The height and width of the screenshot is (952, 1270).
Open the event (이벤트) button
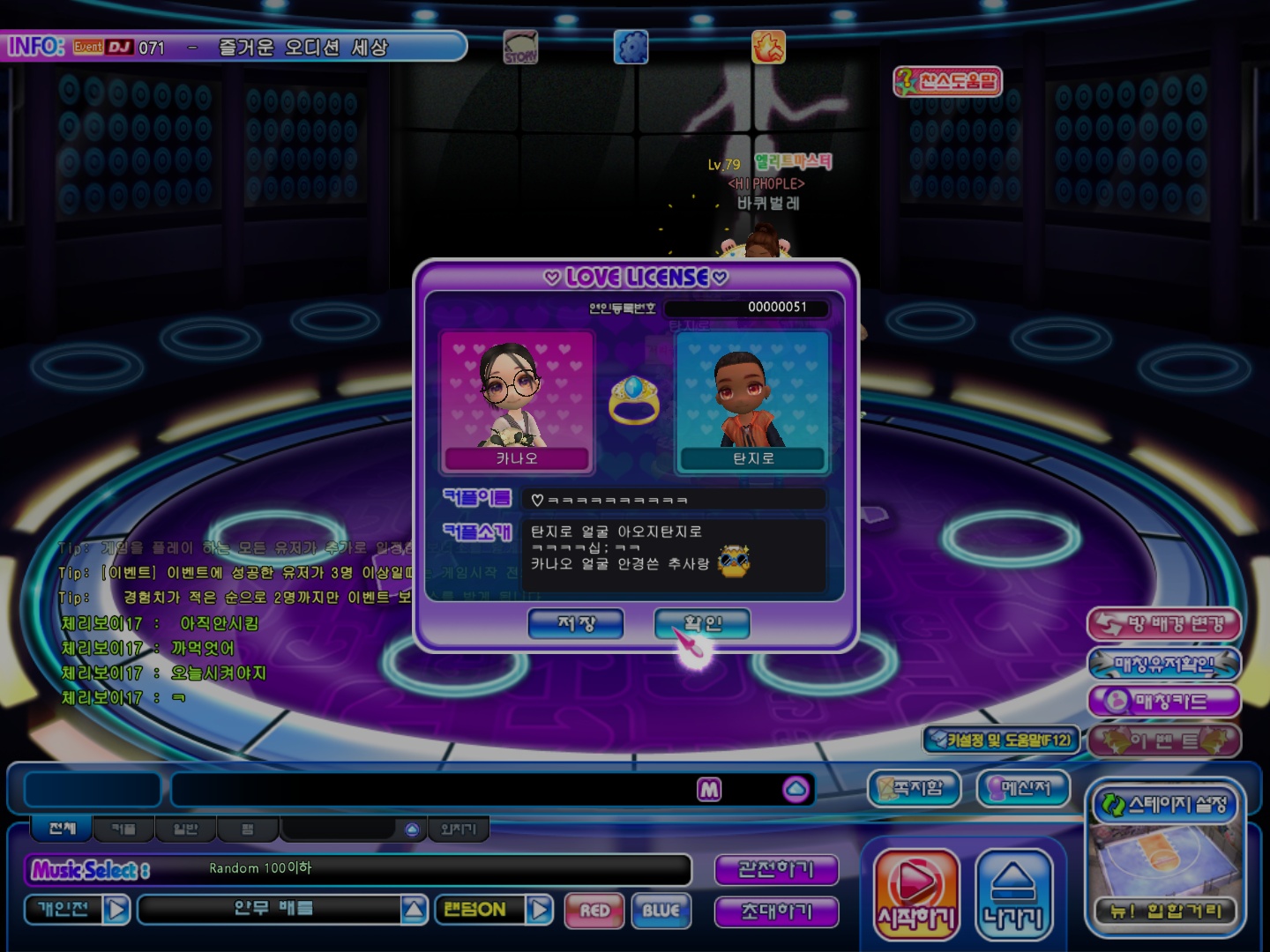1164,740
